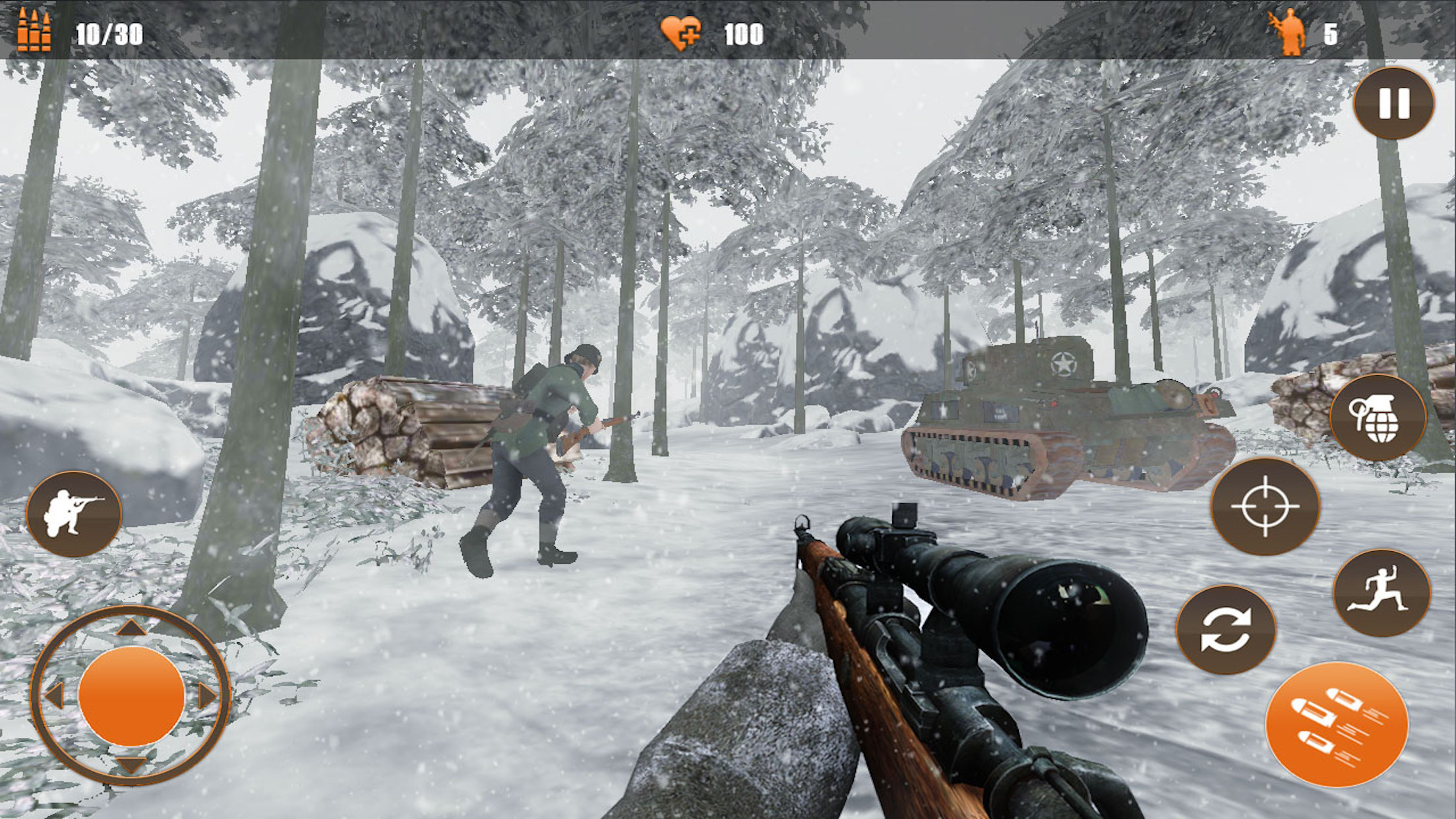Tap the joystick's left arrow
Image resolution: width=1456 pixels, height=819 pixels.
point(54,696)
